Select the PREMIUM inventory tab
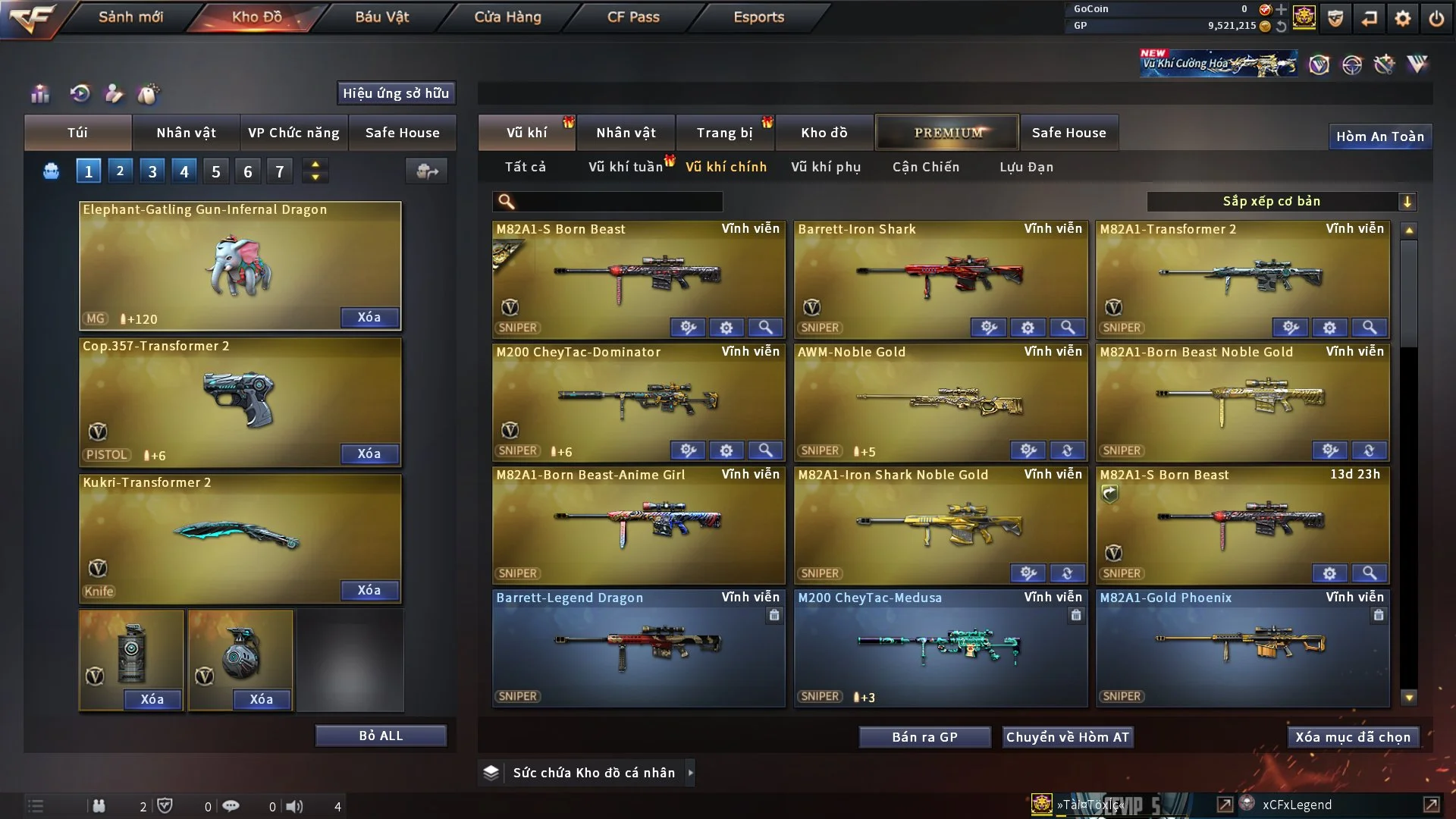The image size is (1456, 819). pyautogui.click(x=948, y=133)
